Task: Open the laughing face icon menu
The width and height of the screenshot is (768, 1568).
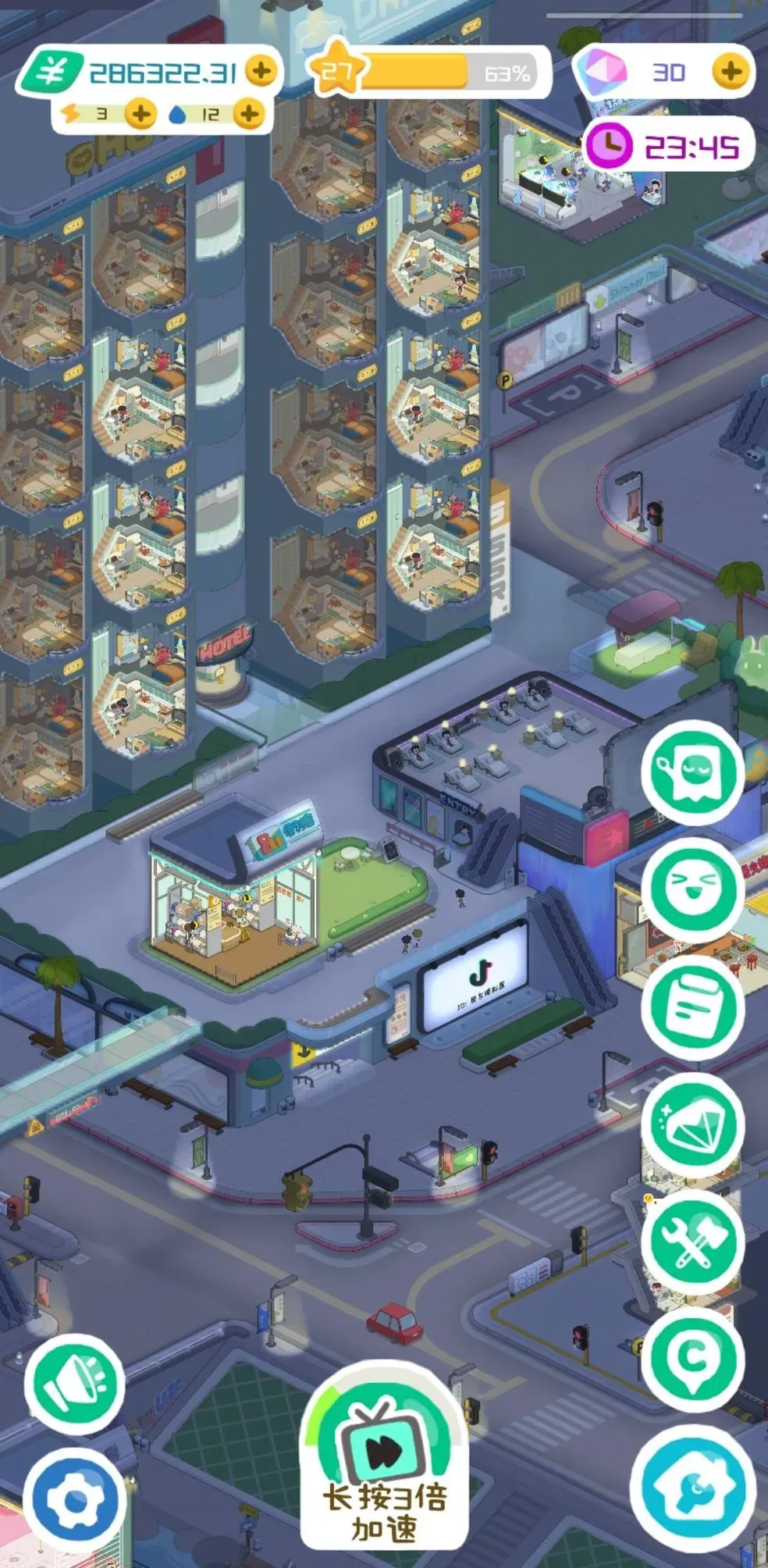Action: pos(692,889)
